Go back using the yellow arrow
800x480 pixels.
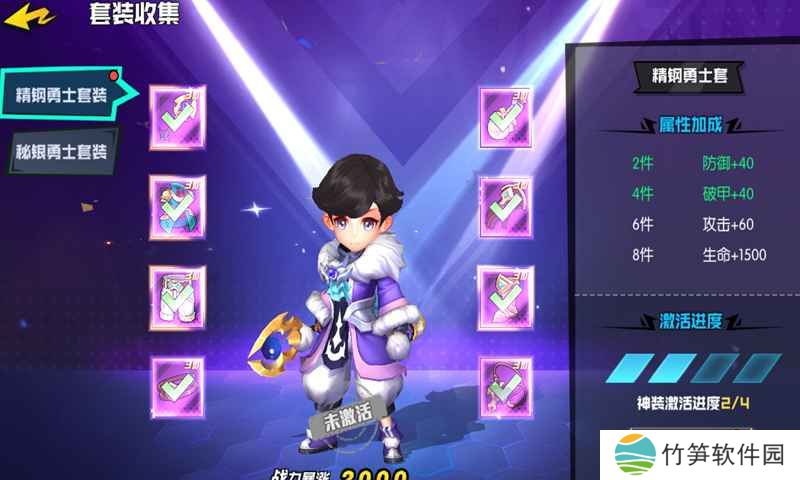click(x=26, y=16)
